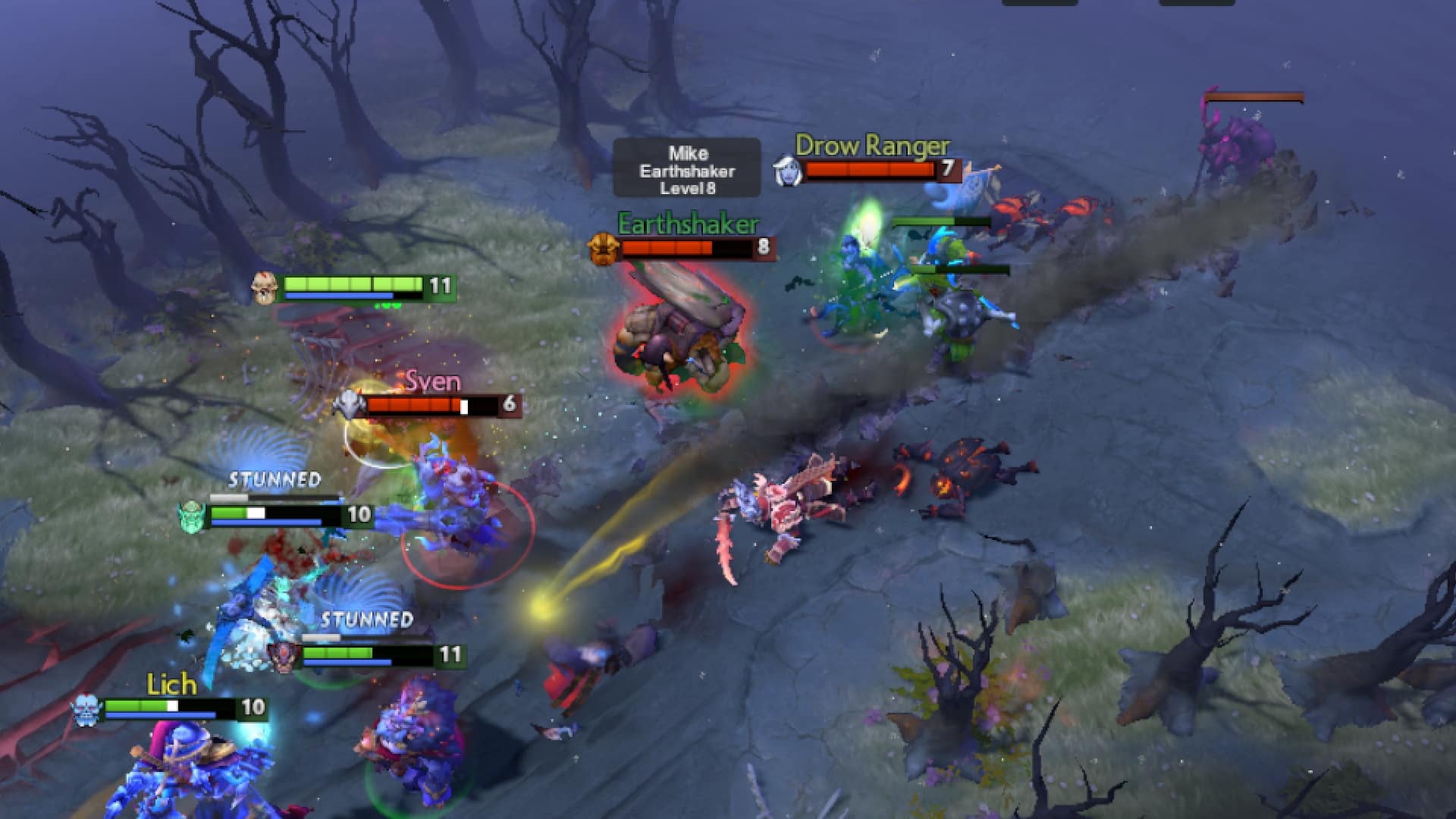
Task: Select Sven's red health bar
Action: pyautogui.click(x=413, y=405)
